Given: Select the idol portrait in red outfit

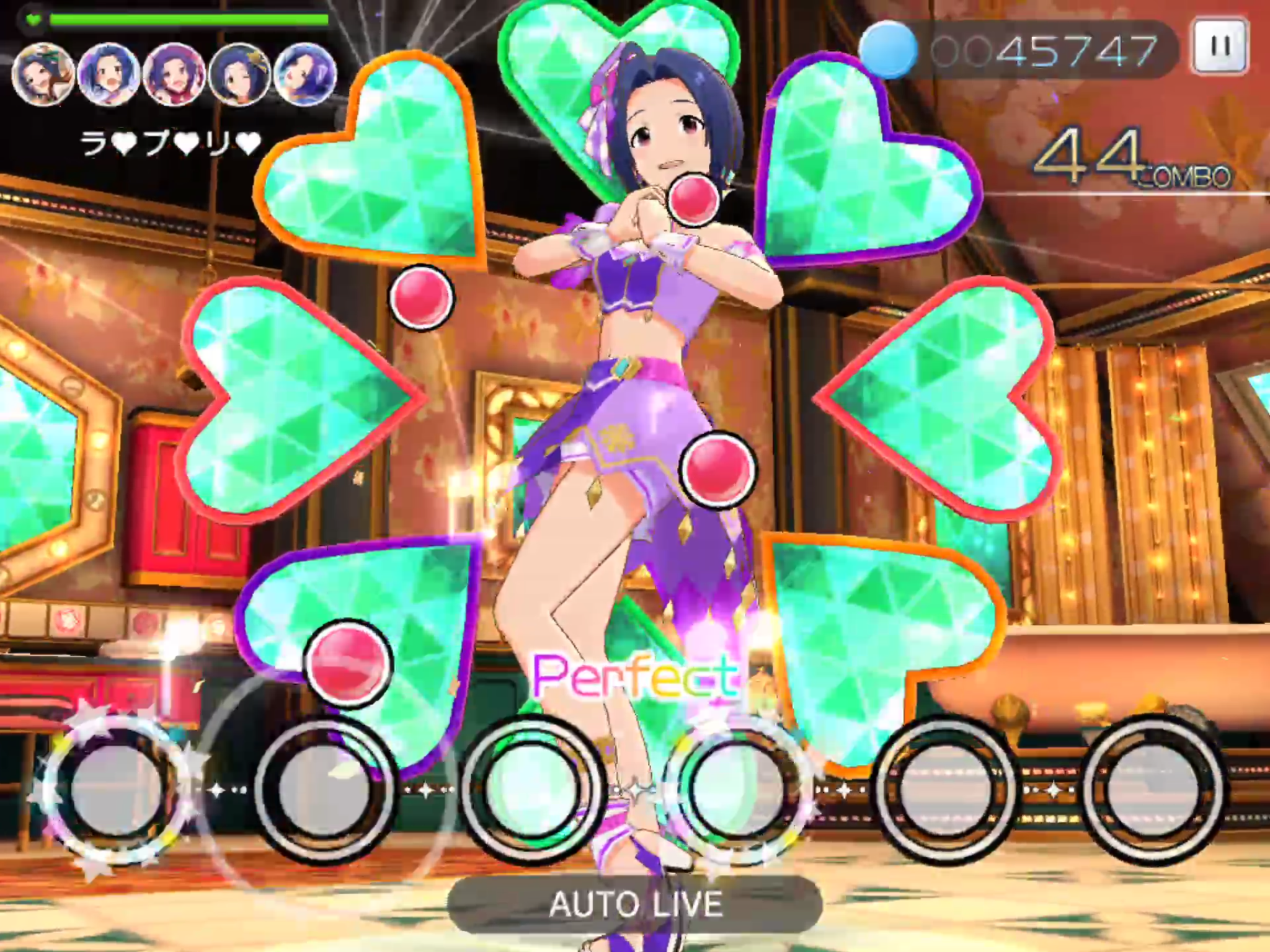Looking at the screenshot, I should click(x=174, y=74).
